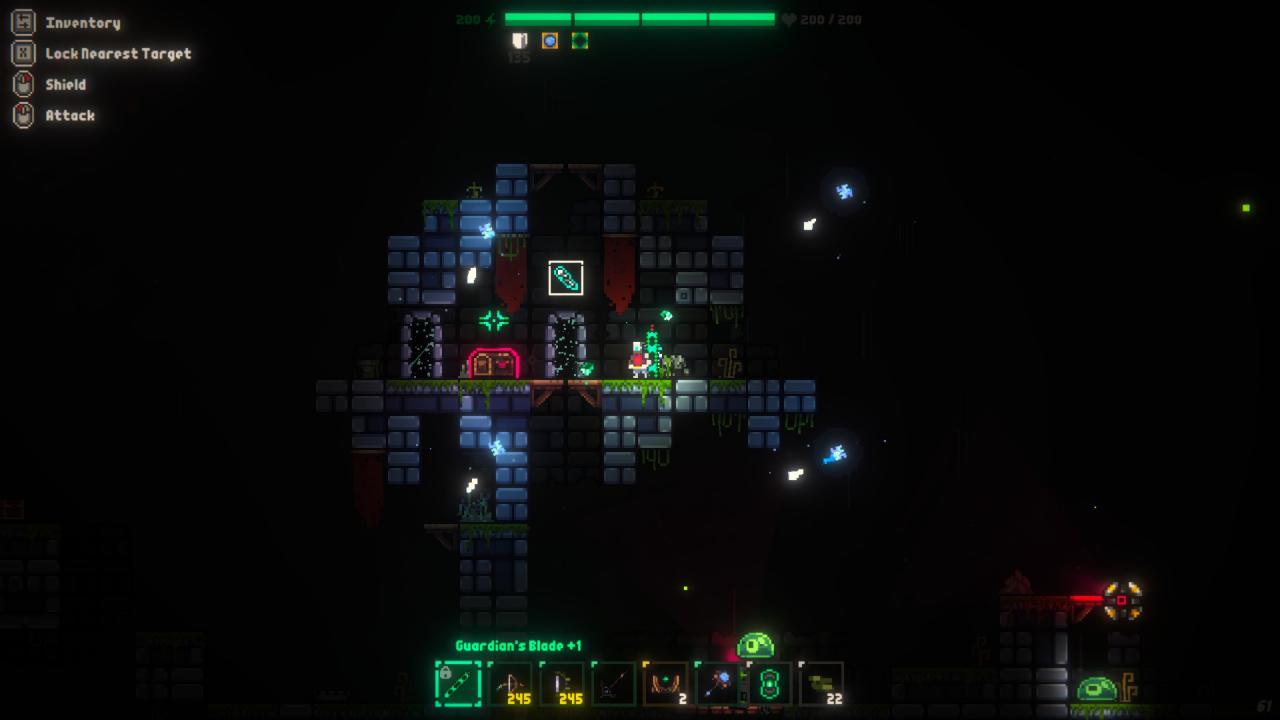1280x720 pixels.
Task: Click the blue orb buff icon
Action: tap(549, 41)
